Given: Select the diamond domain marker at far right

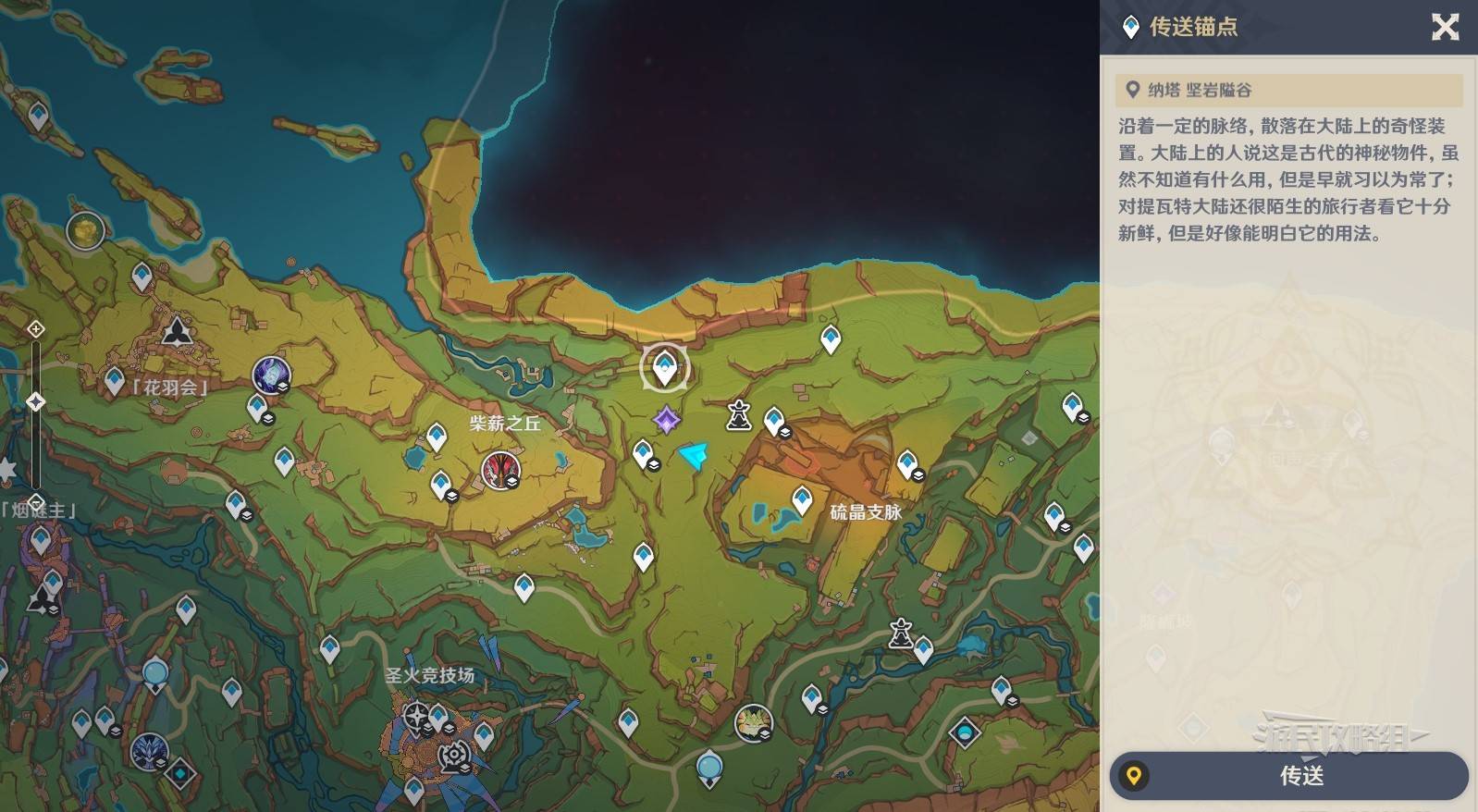Looking at the screenshot, I should tap(965, 733).
